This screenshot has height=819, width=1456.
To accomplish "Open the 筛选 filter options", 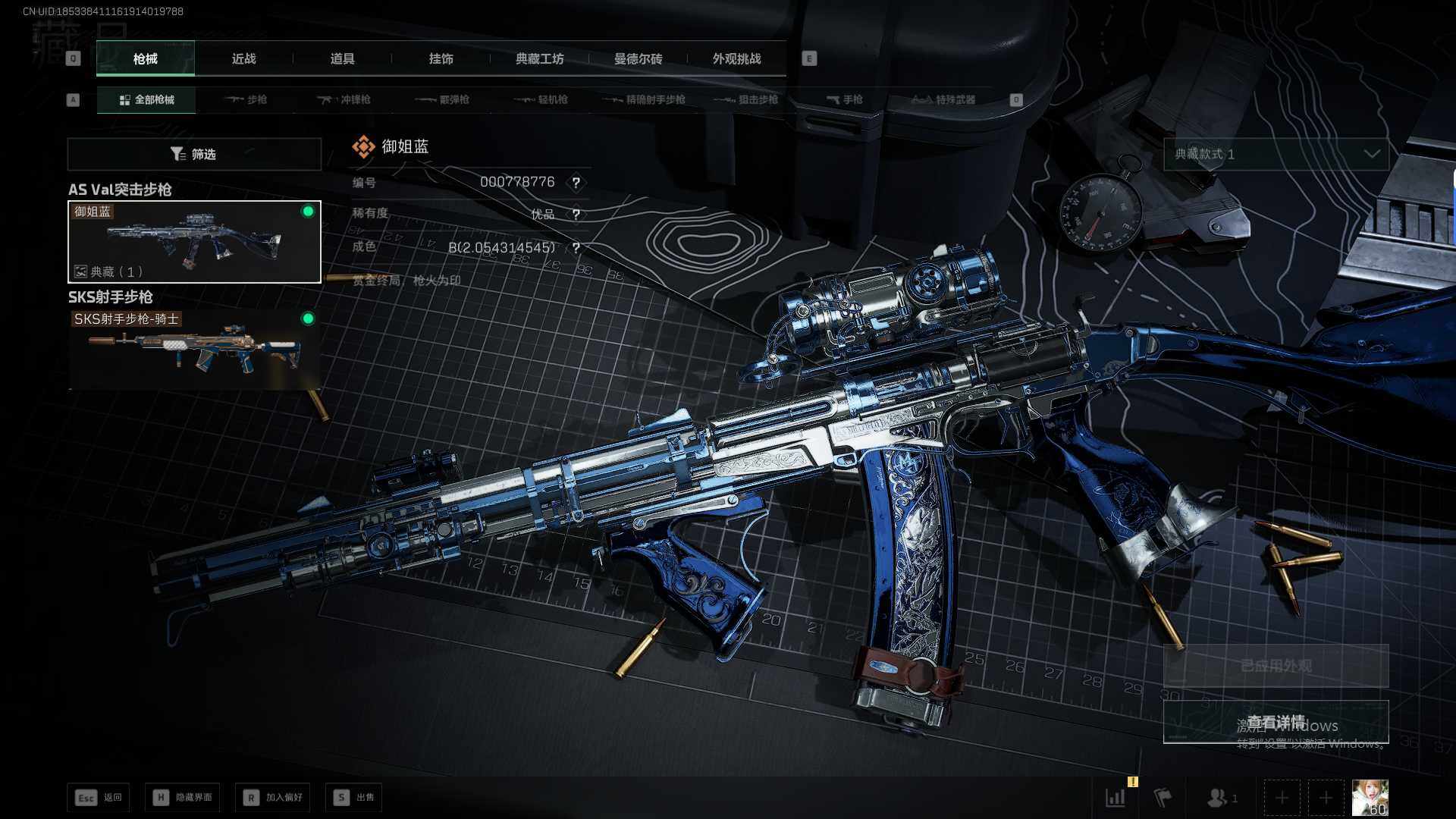I will [194, 154].
